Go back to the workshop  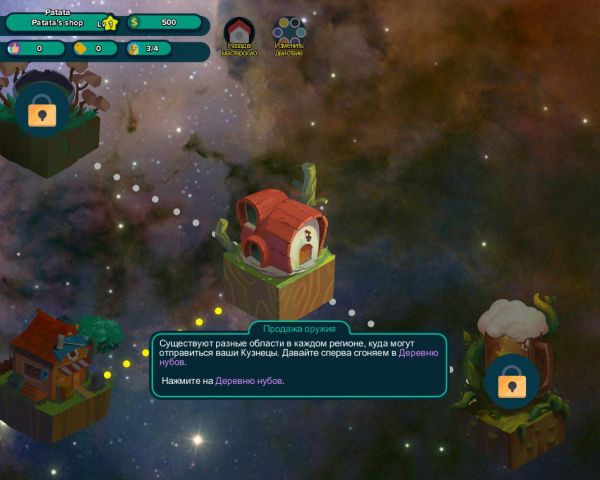click(238, 34)
